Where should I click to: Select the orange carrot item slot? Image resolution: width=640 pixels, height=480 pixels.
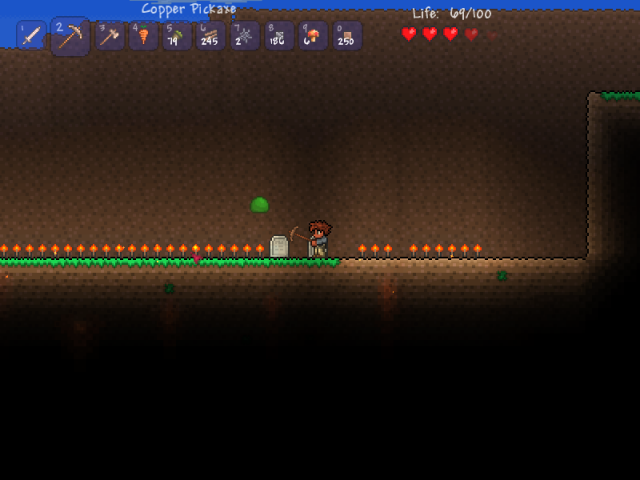coord(143,37)
